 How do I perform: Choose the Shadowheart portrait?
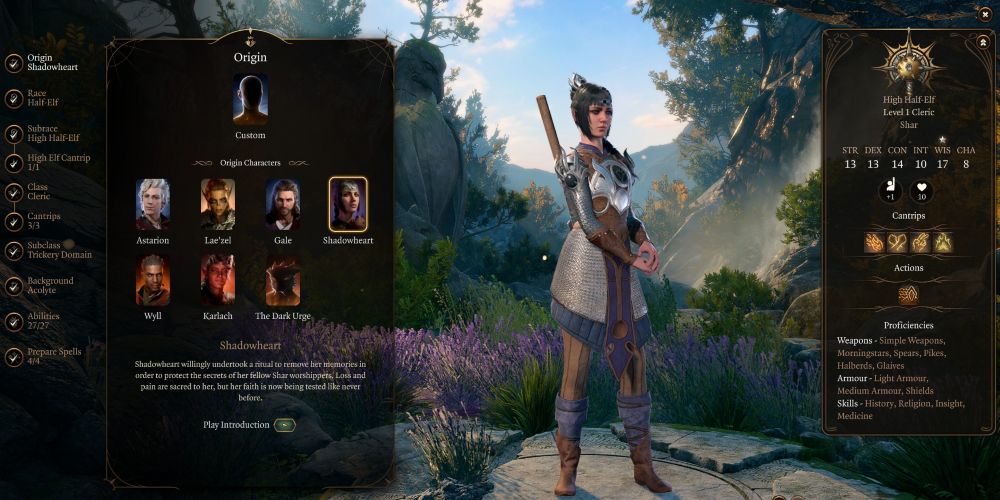(348, 205)
